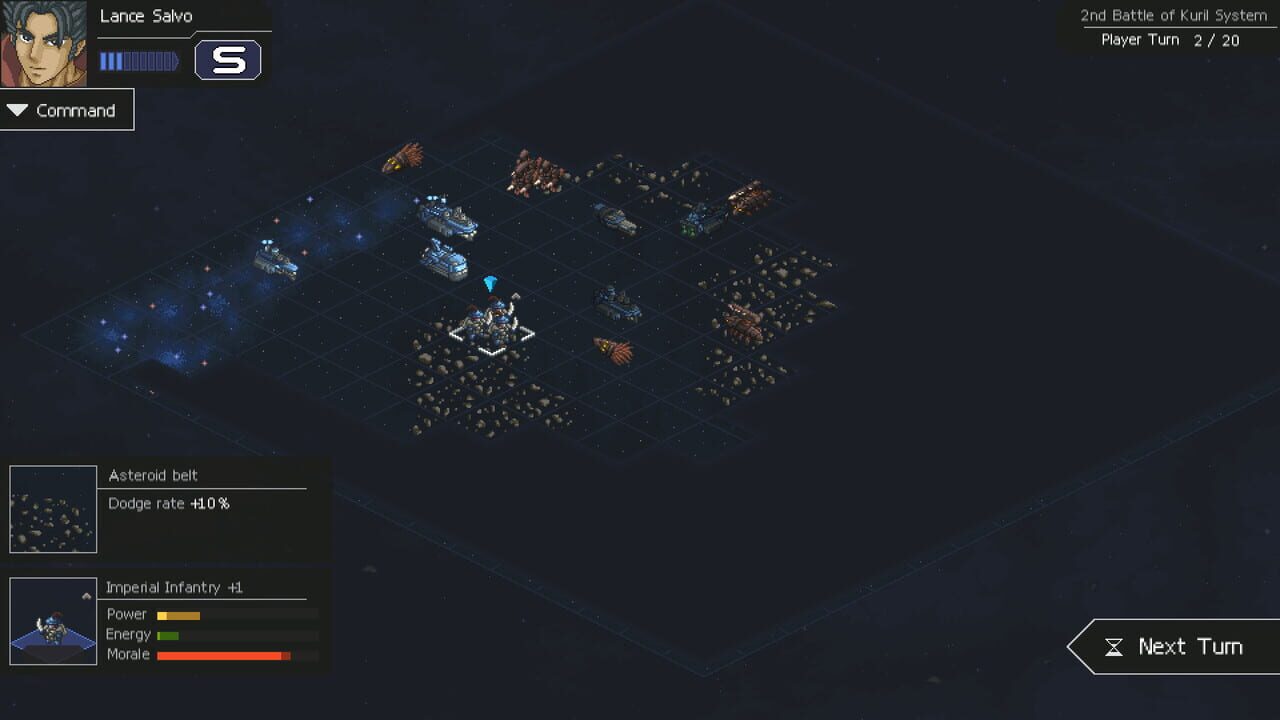Click the Morale bar of Imperial Infantry

[x=223, y=655]
